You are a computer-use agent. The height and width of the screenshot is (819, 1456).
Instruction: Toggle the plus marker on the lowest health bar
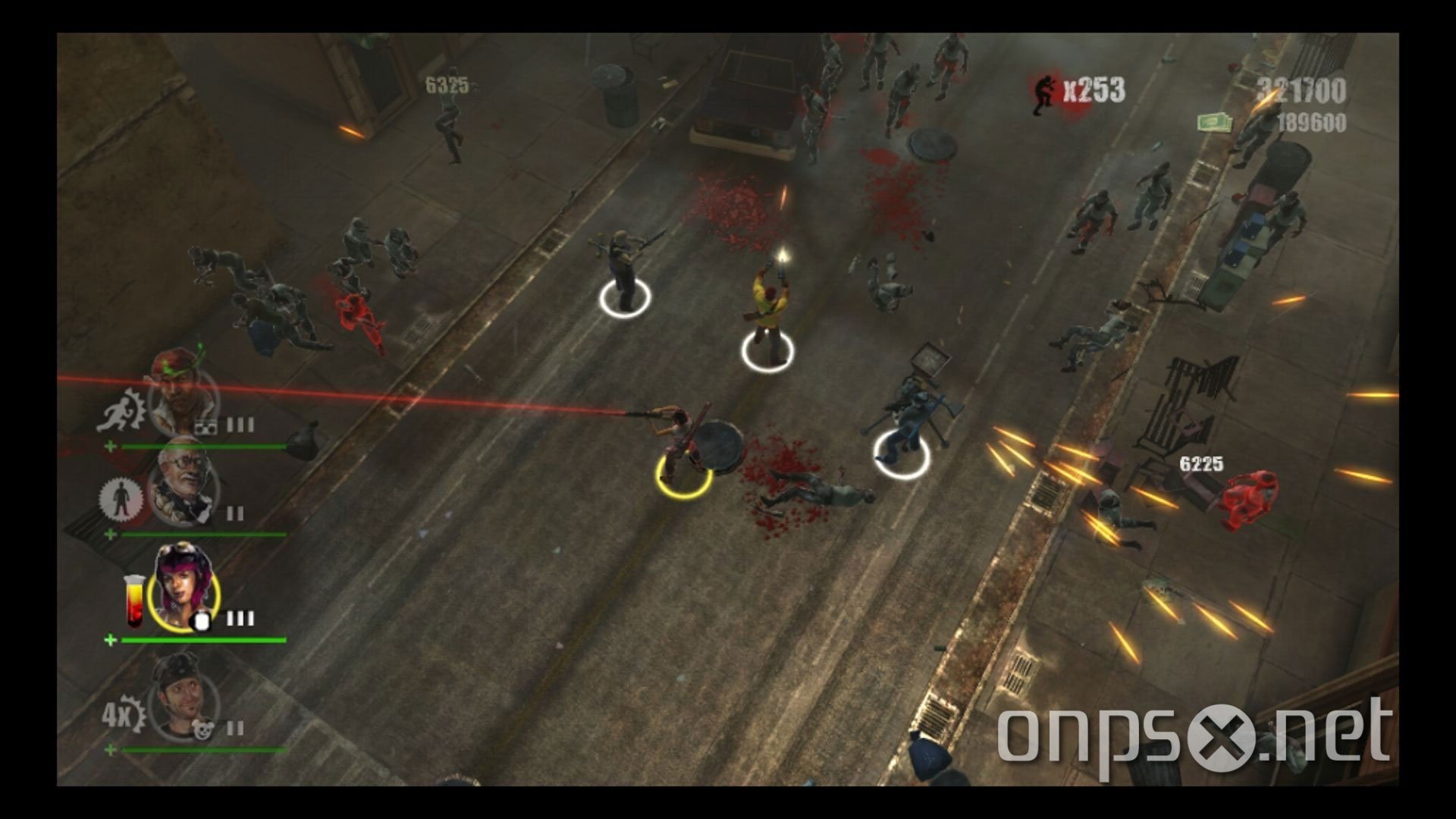point(110,749)
